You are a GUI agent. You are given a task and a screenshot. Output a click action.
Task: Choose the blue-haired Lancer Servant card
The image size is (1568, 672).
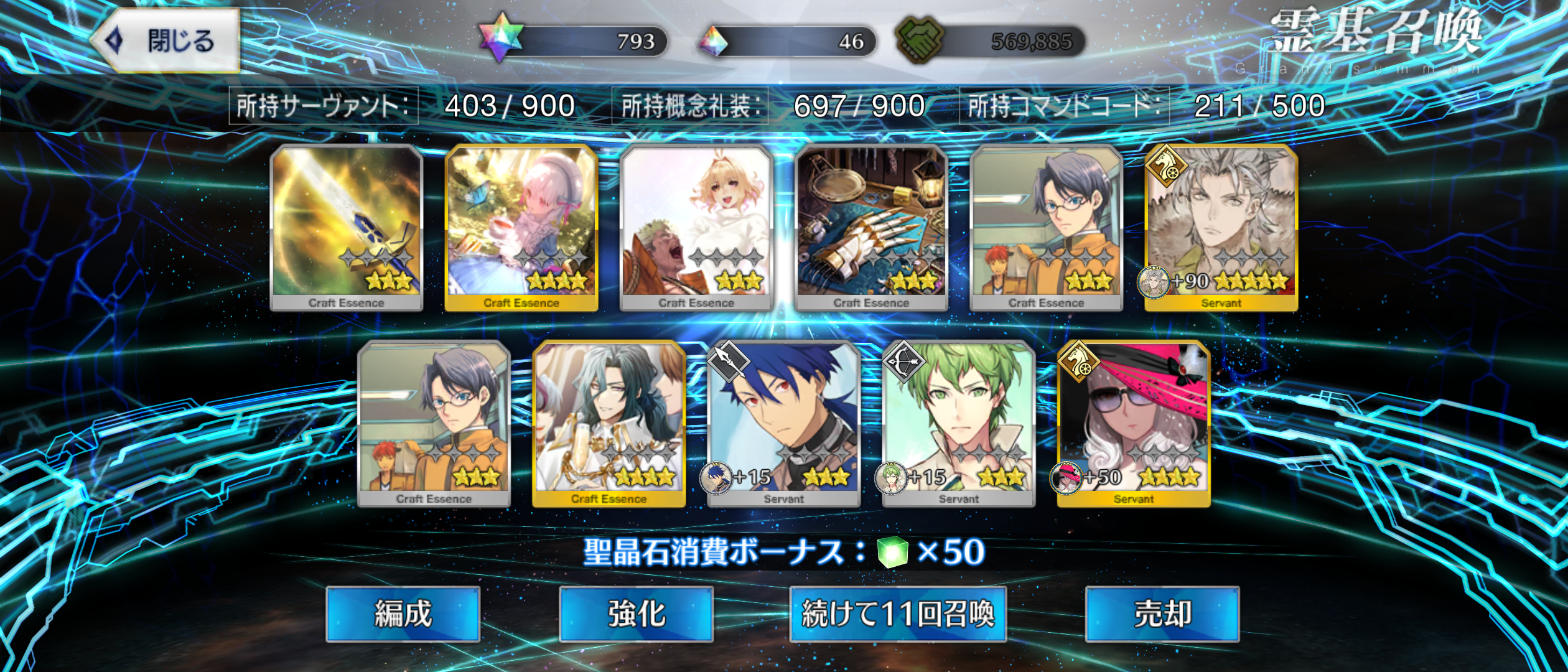pos(783,423)
